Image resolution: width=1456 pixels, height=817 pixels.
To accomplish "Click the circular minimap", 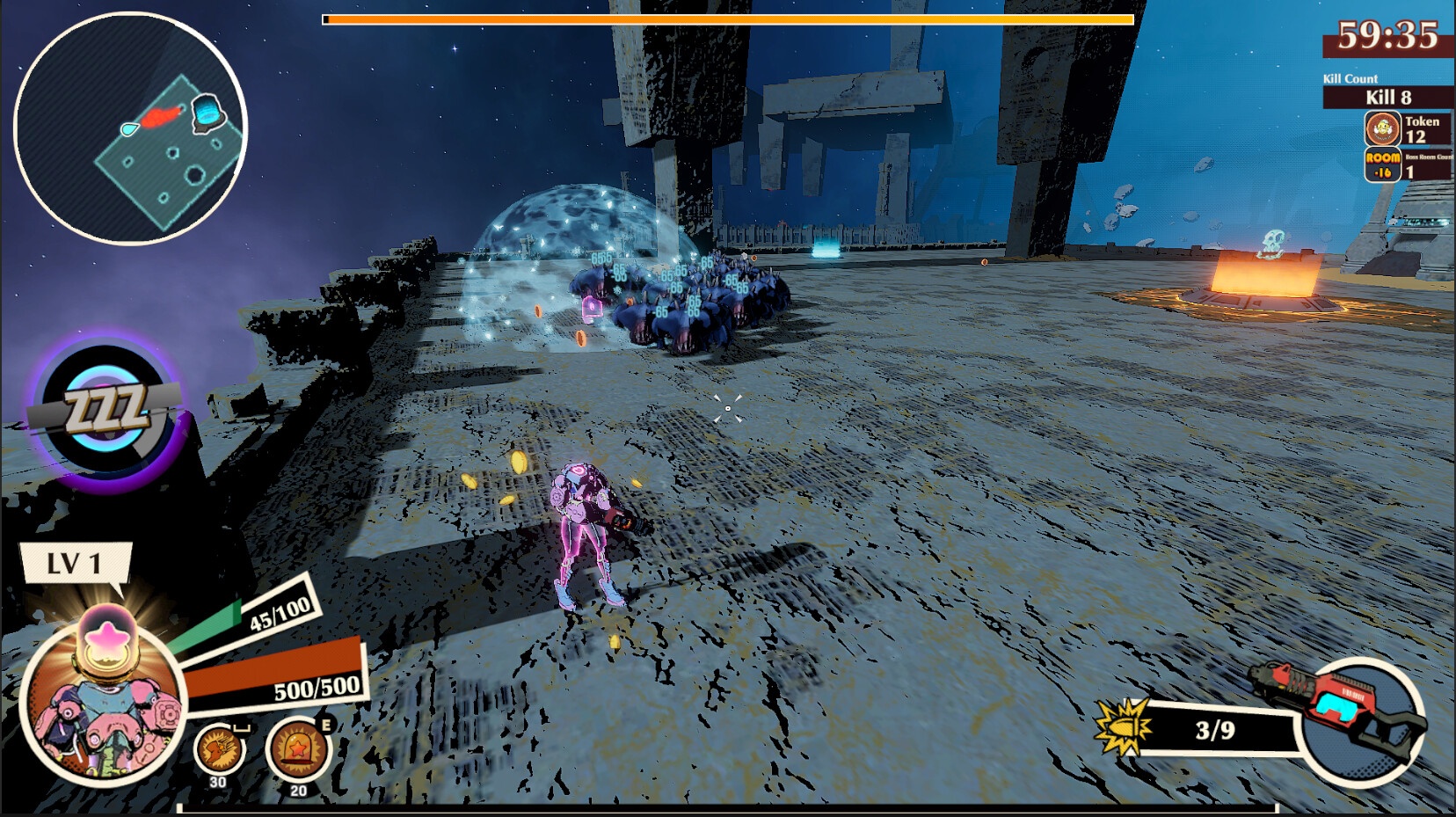I will click(130, 128).
